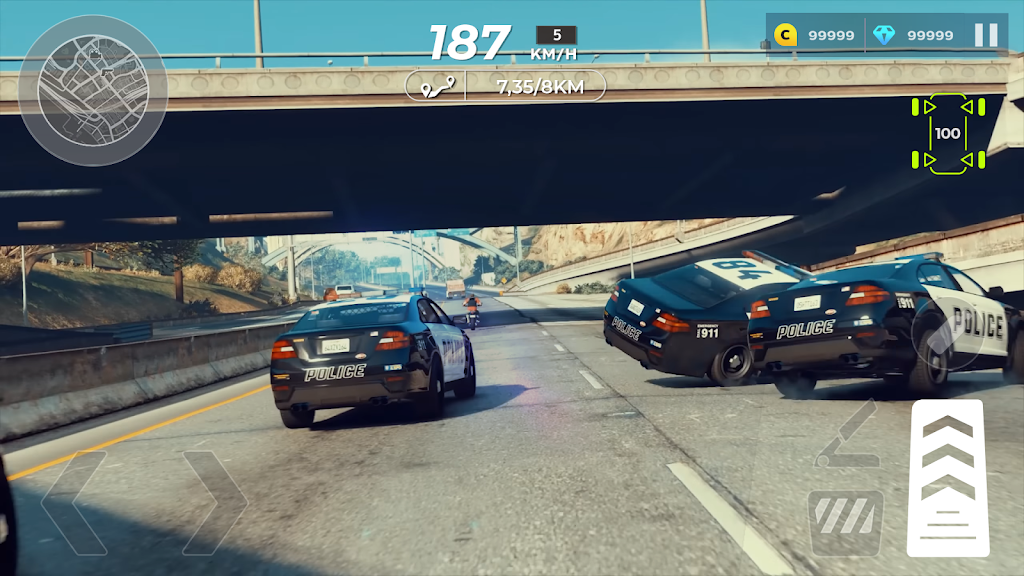Check the green car condition indicator
Viewport: 1024px width, 576px height.
click(947, 134)
